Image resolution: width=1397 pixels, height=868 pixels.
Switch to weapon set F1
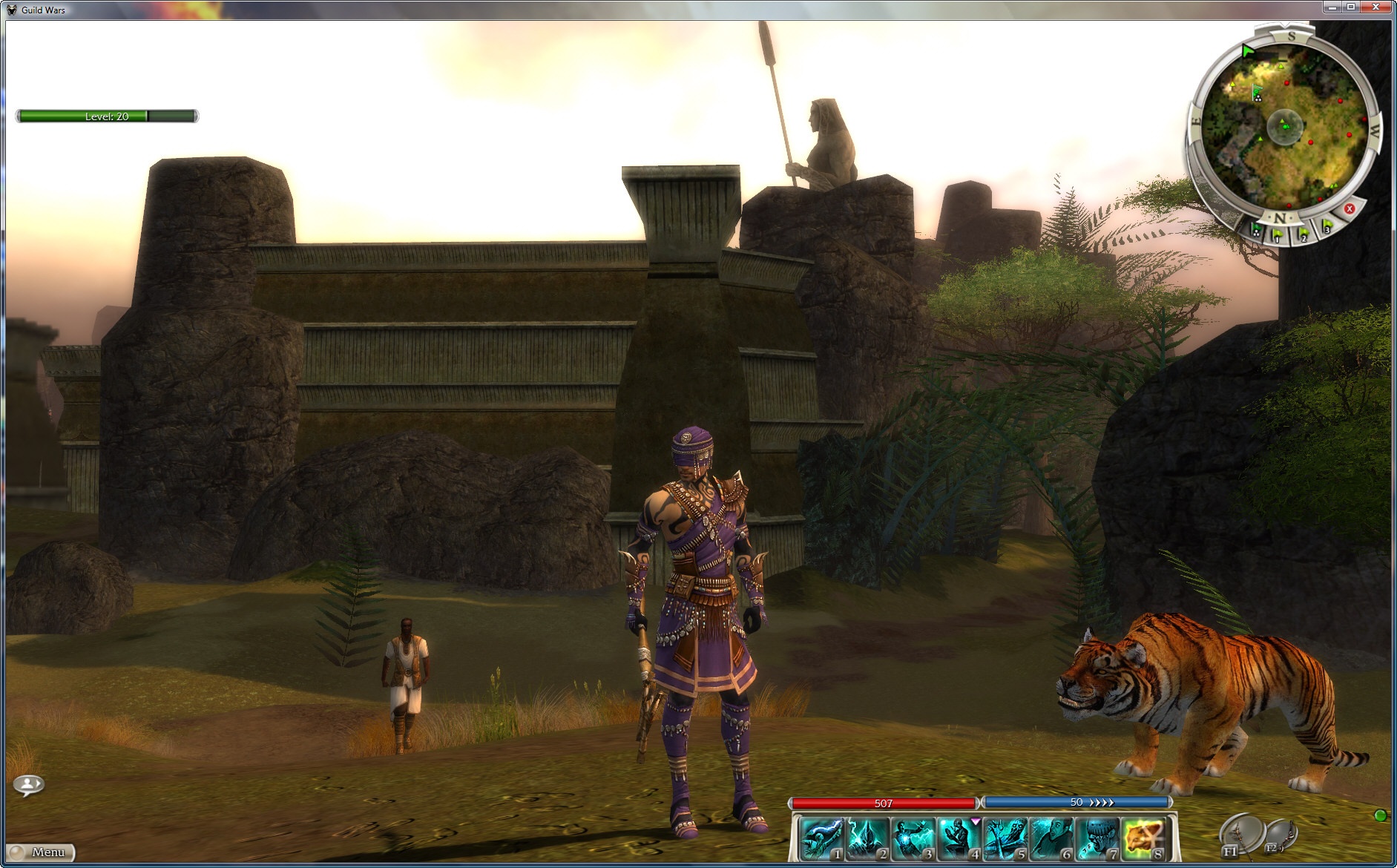tap(1237, 835)
